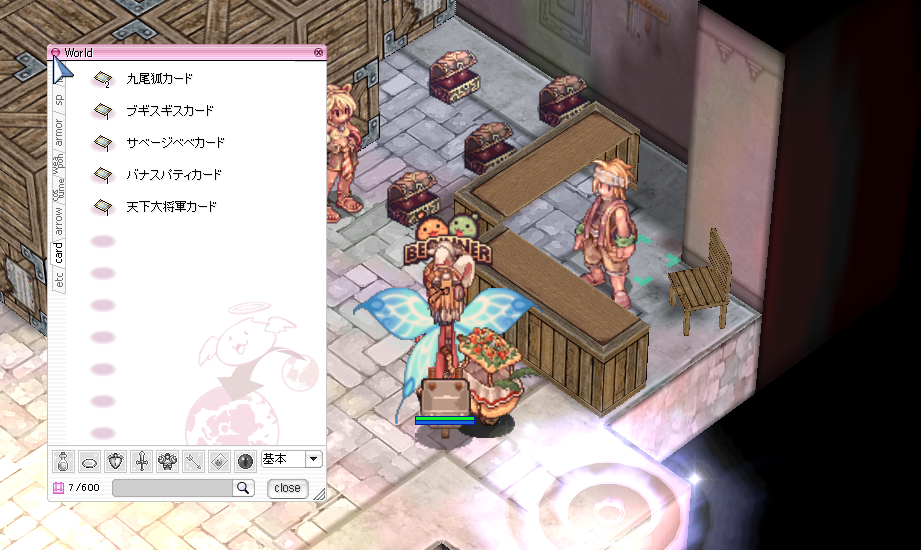Screen dimensions: 921x550
Task: Choose the サベージベベカード item
Action: (x=175, y=143)
